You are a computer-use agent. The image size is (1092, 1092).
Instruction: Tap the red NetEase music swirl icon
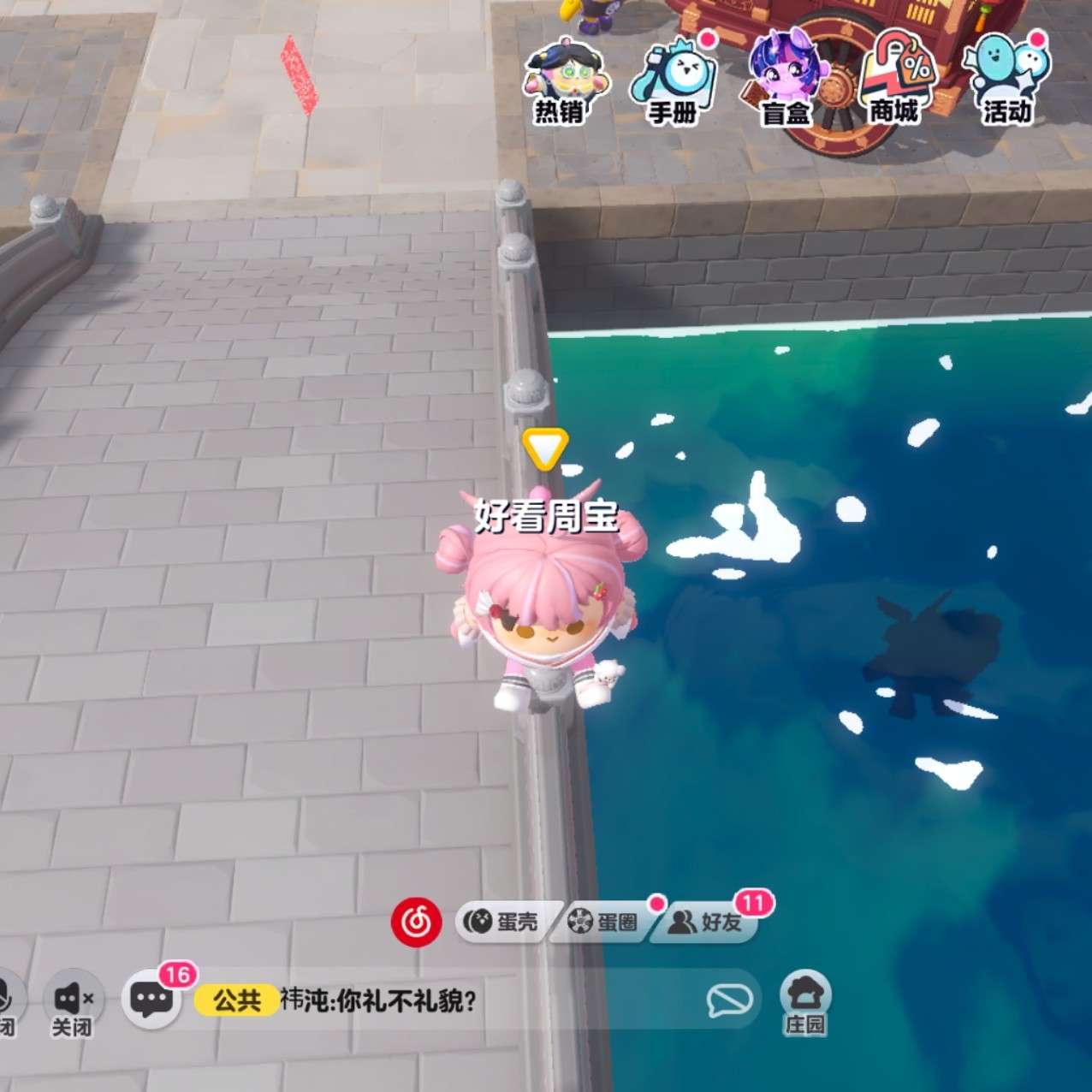(x=417, y=922)
